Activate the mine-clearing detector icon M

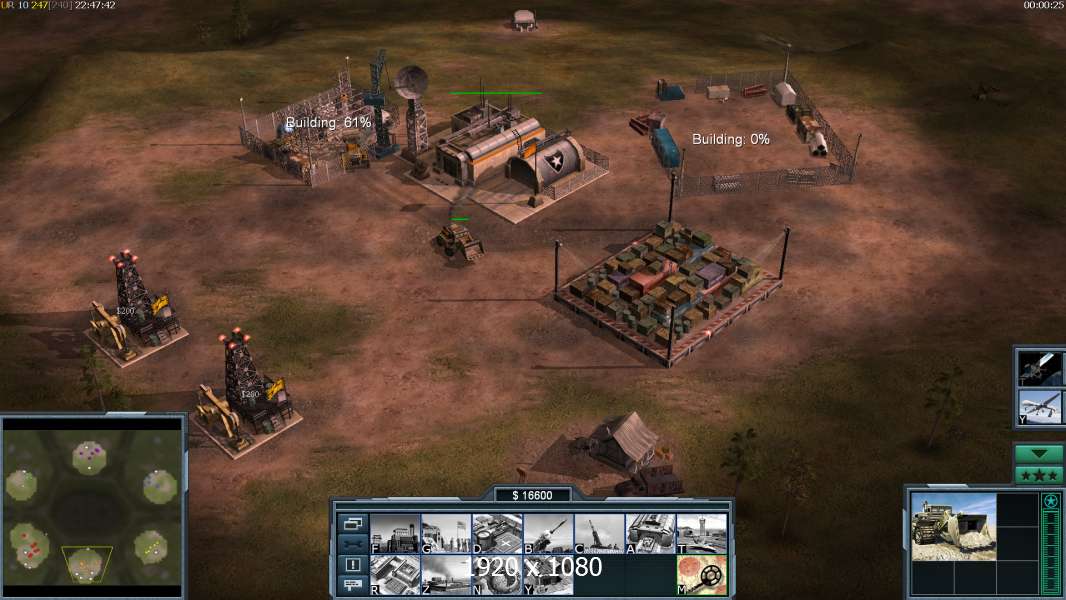pyautogui.click(x=701, y=574)
